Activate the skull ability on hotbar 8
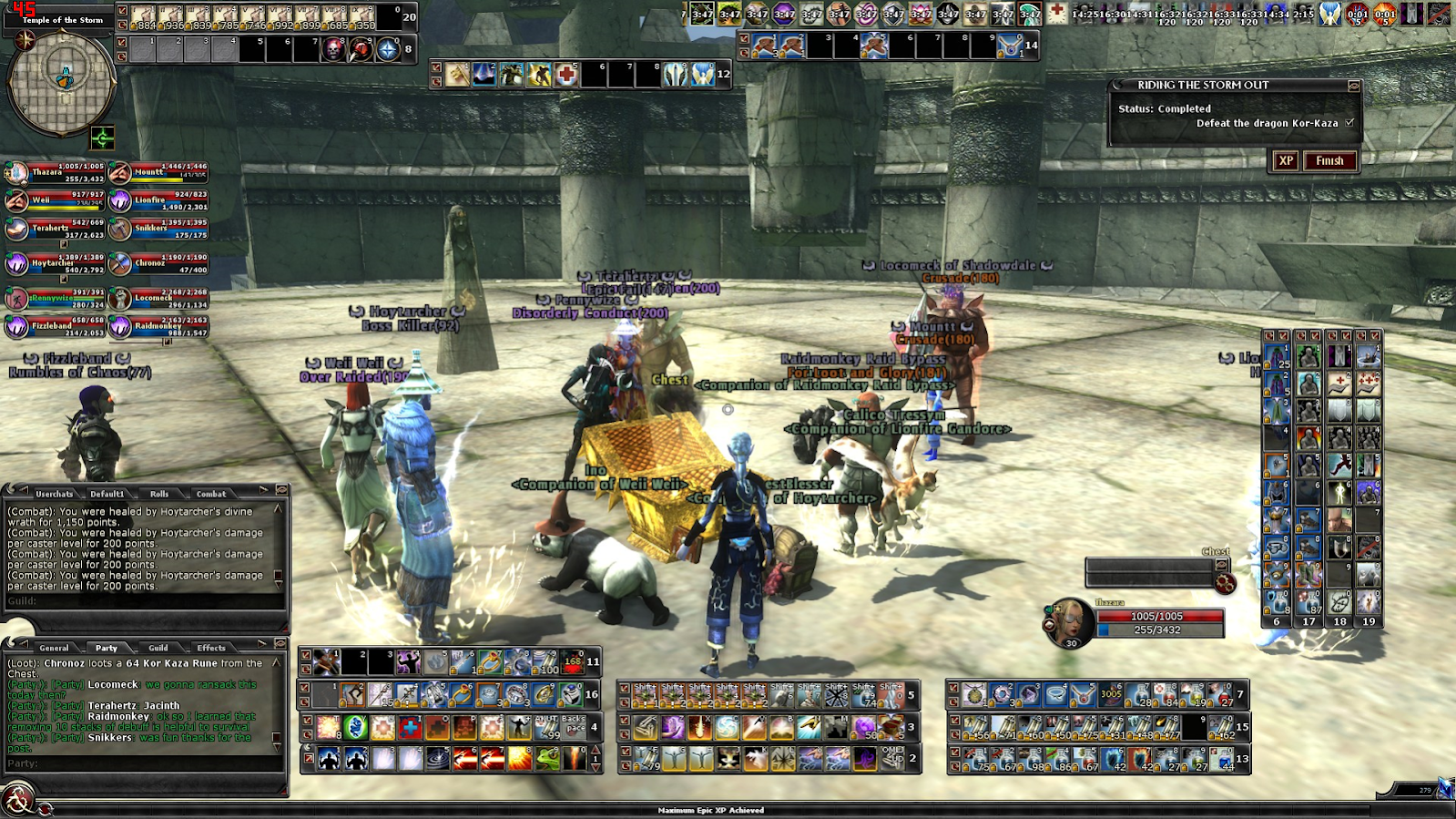 click(x=334, y=49)
